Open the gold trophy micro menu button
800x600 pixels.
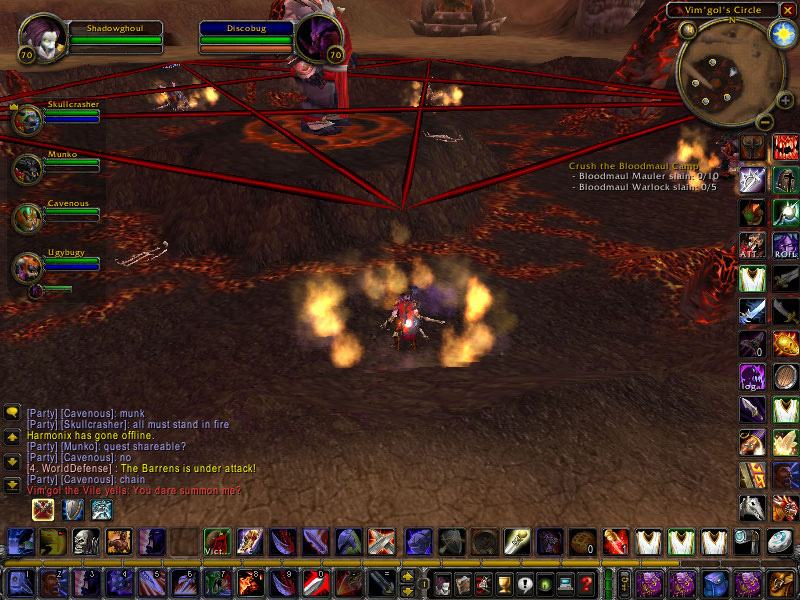coord(504,583)
